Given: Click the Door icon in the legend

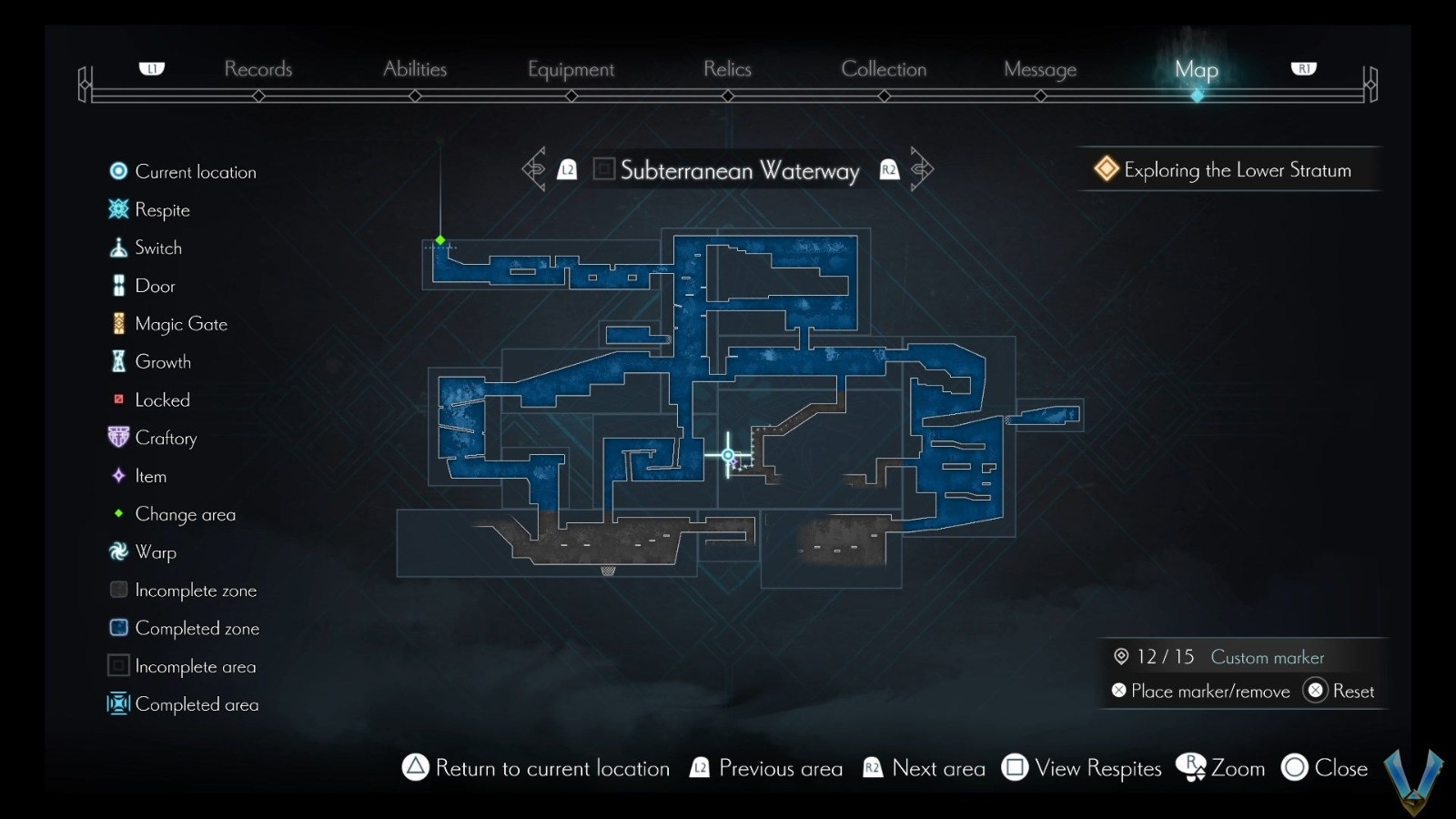Looking at the screenshot, I should 118,285.
